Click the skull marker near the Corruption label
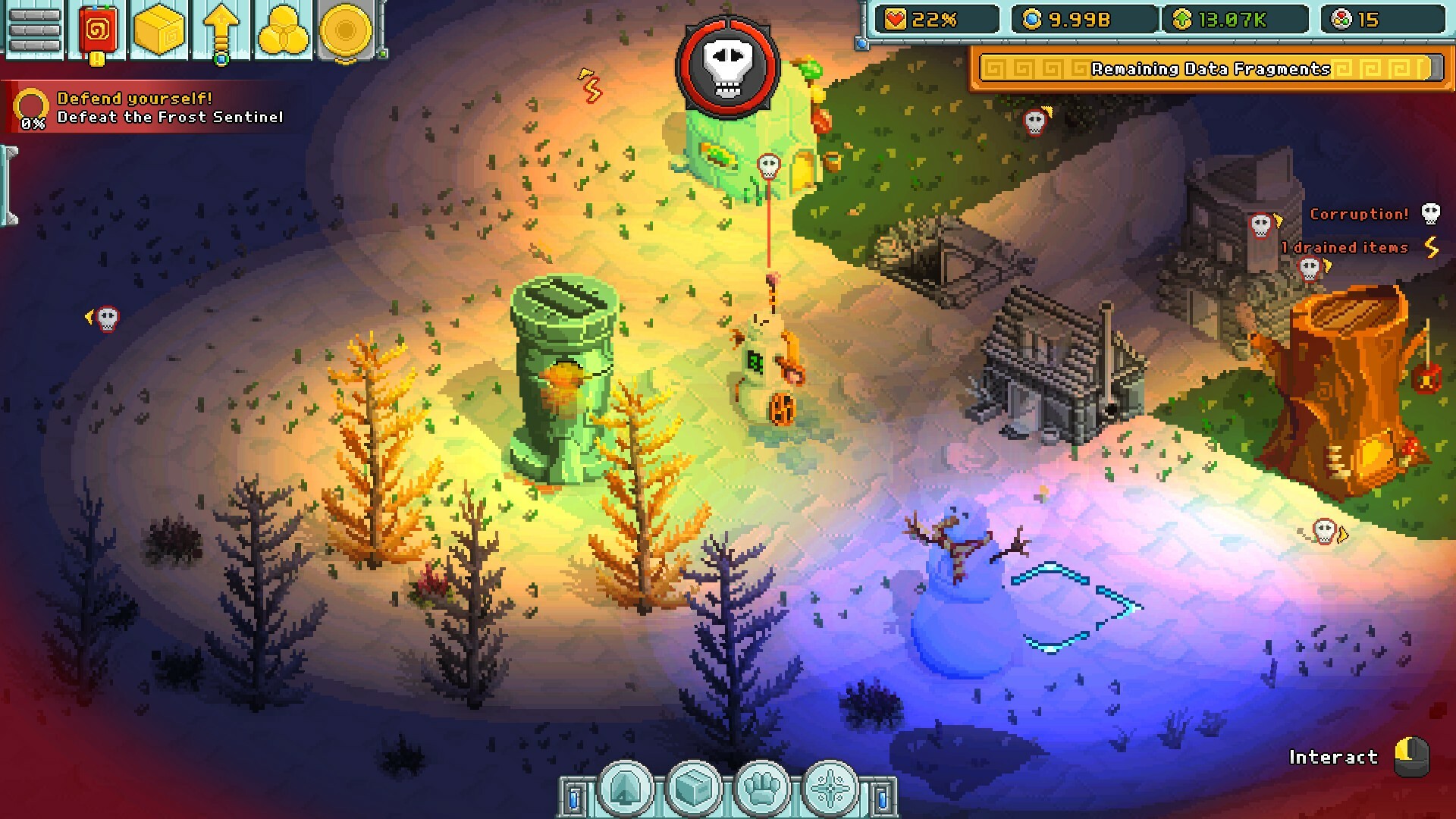Screen dimensions: 1456x819 (1429, 215)
